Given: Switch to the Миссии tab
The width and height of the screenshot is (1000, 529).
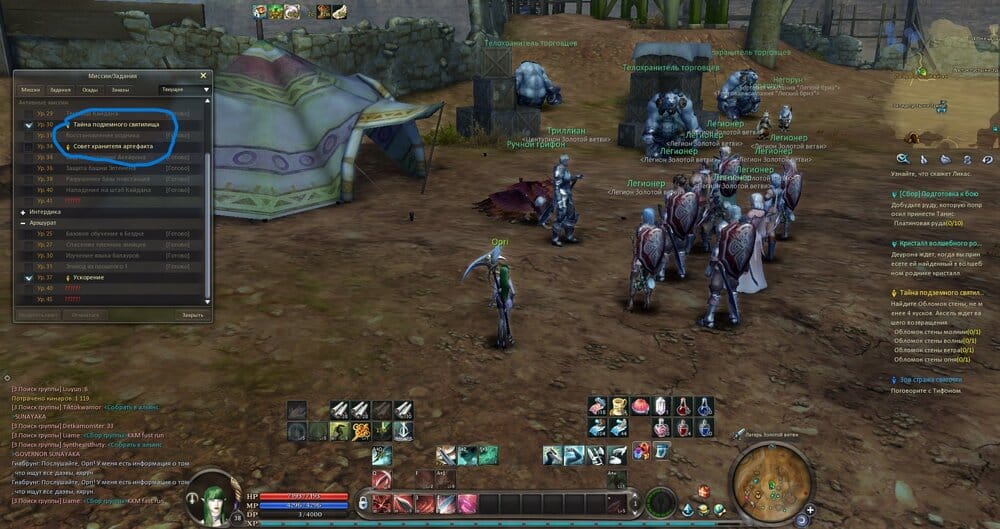Looking at the screenshot, I should pos(32,89).
